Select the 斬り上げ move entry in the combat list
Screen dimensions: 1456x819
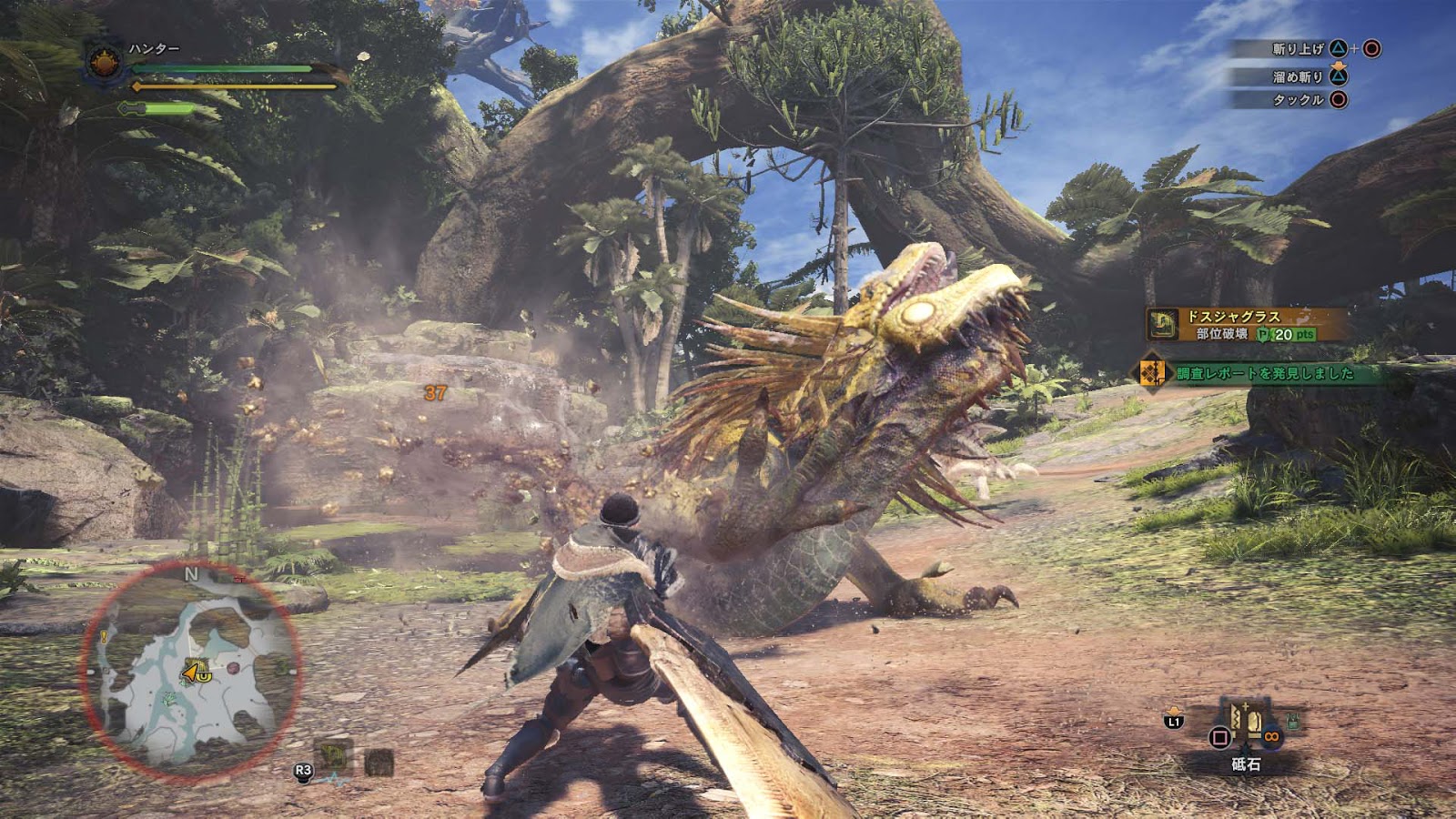[x=1299, y=48]
